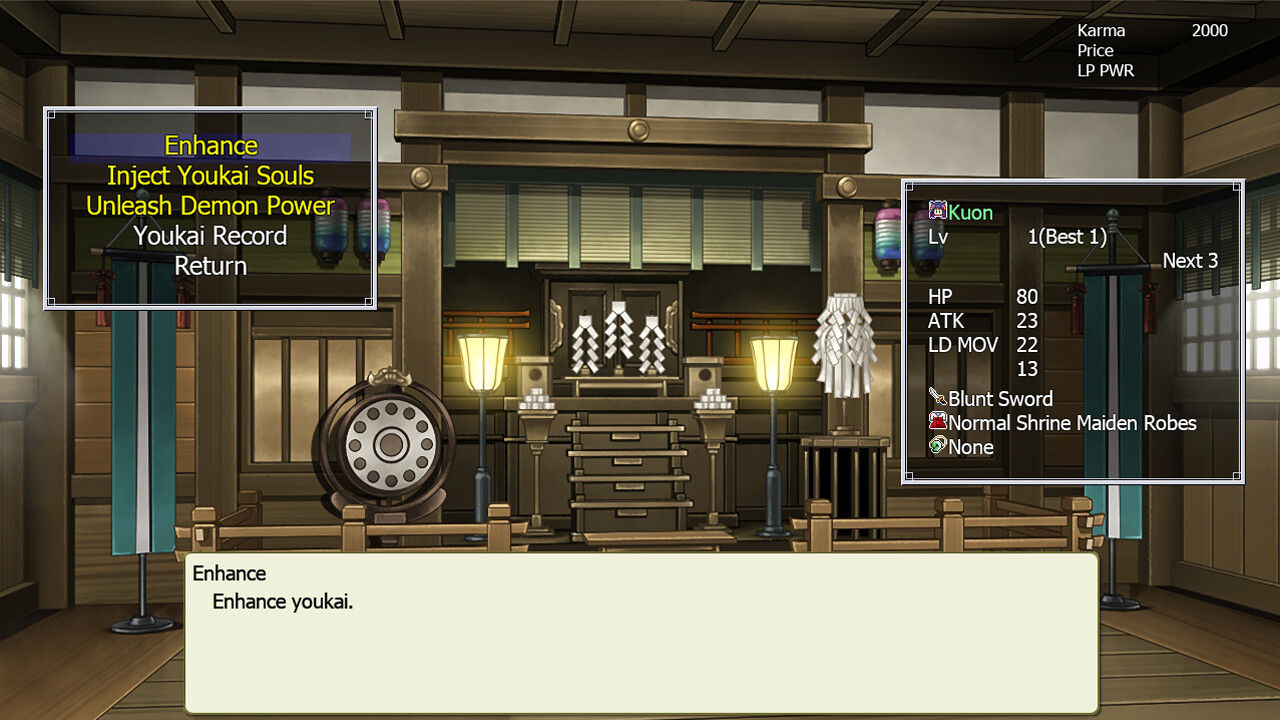
Task: Open the Youkai Record
Action: (x=211, y=236)
